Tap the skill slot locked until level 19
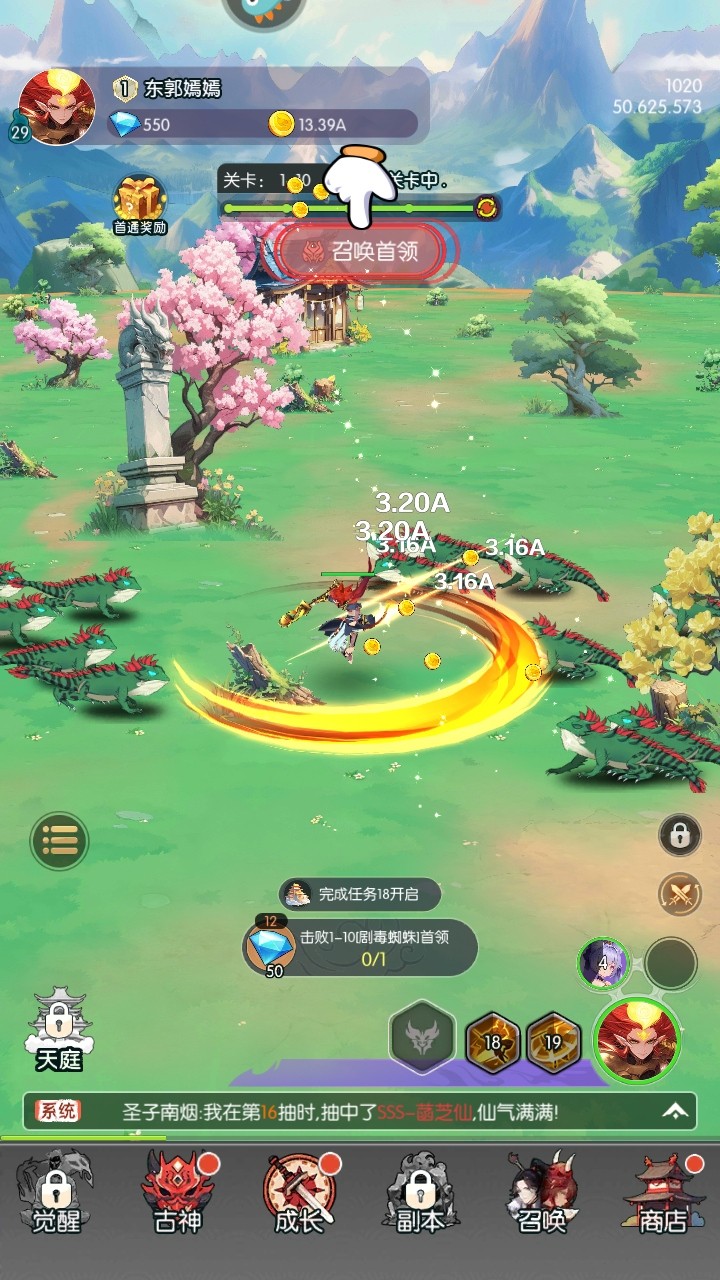The height and width of the screenshot is (1280, 720). 553,1043
